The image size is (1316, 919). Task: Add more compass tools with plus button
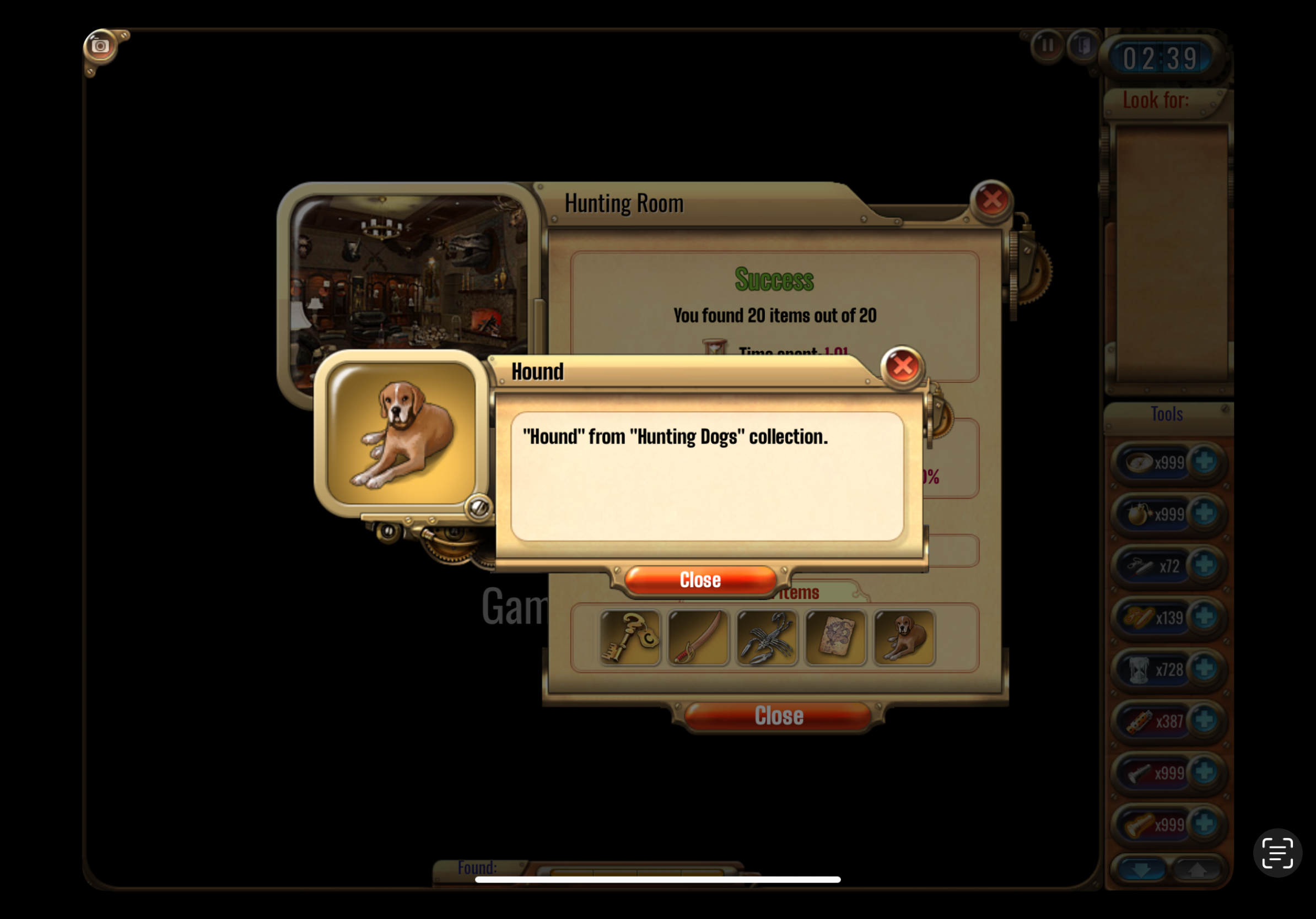pos(1204,461)
